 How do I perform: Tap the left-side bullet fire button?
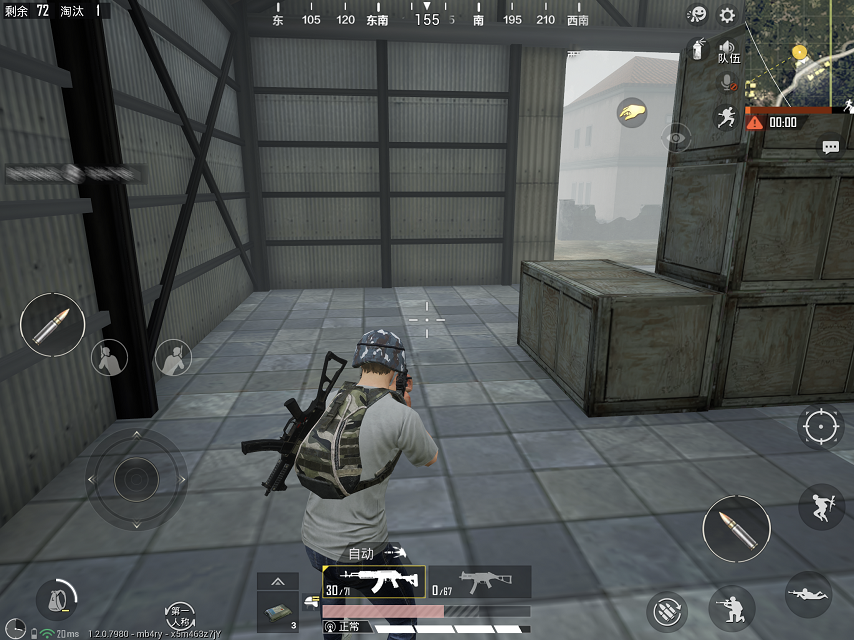coord(52,325)
